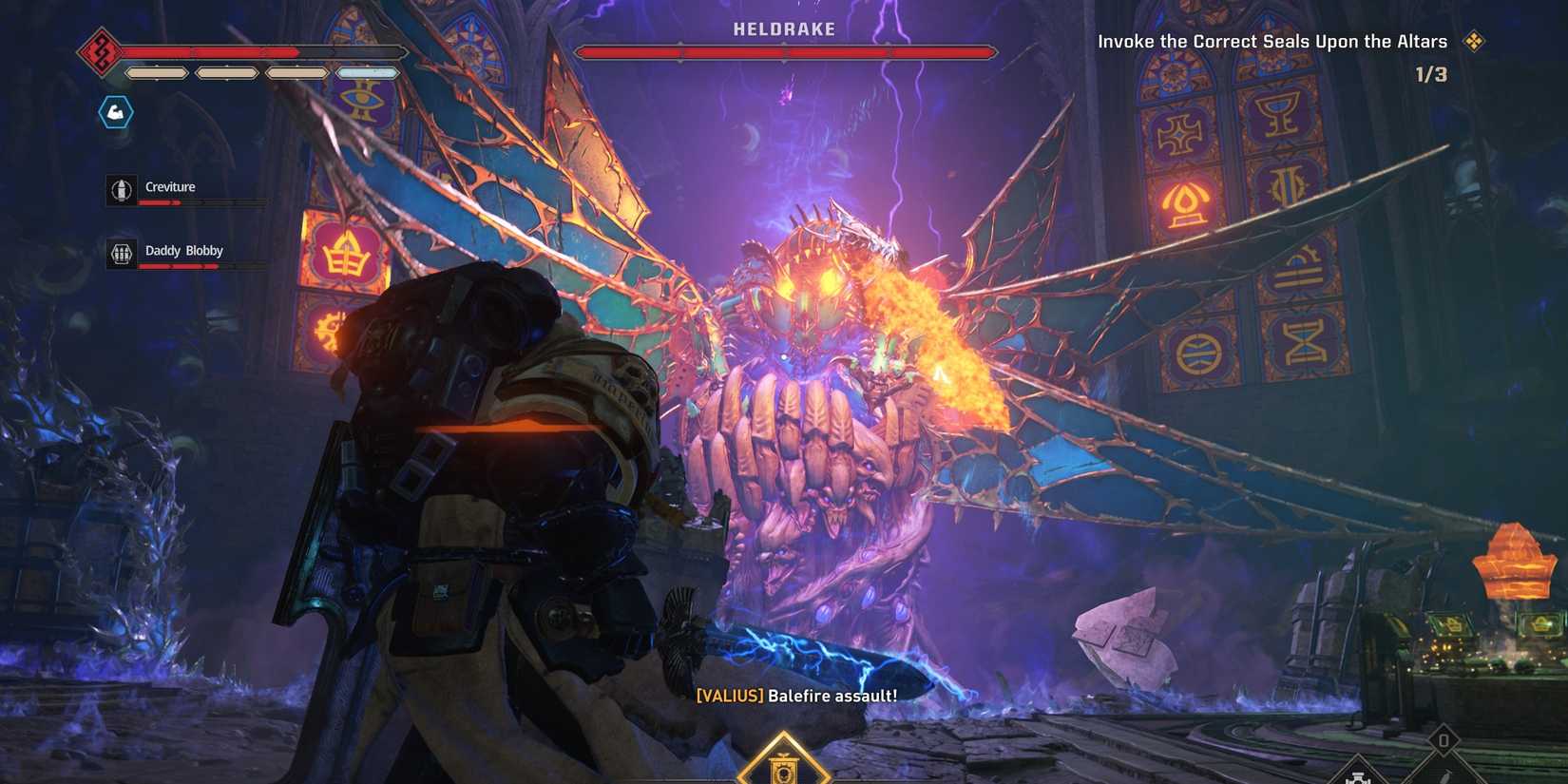
Task: Toggle the rightmost blue armor segment
Action: click(x=367, y=73)
